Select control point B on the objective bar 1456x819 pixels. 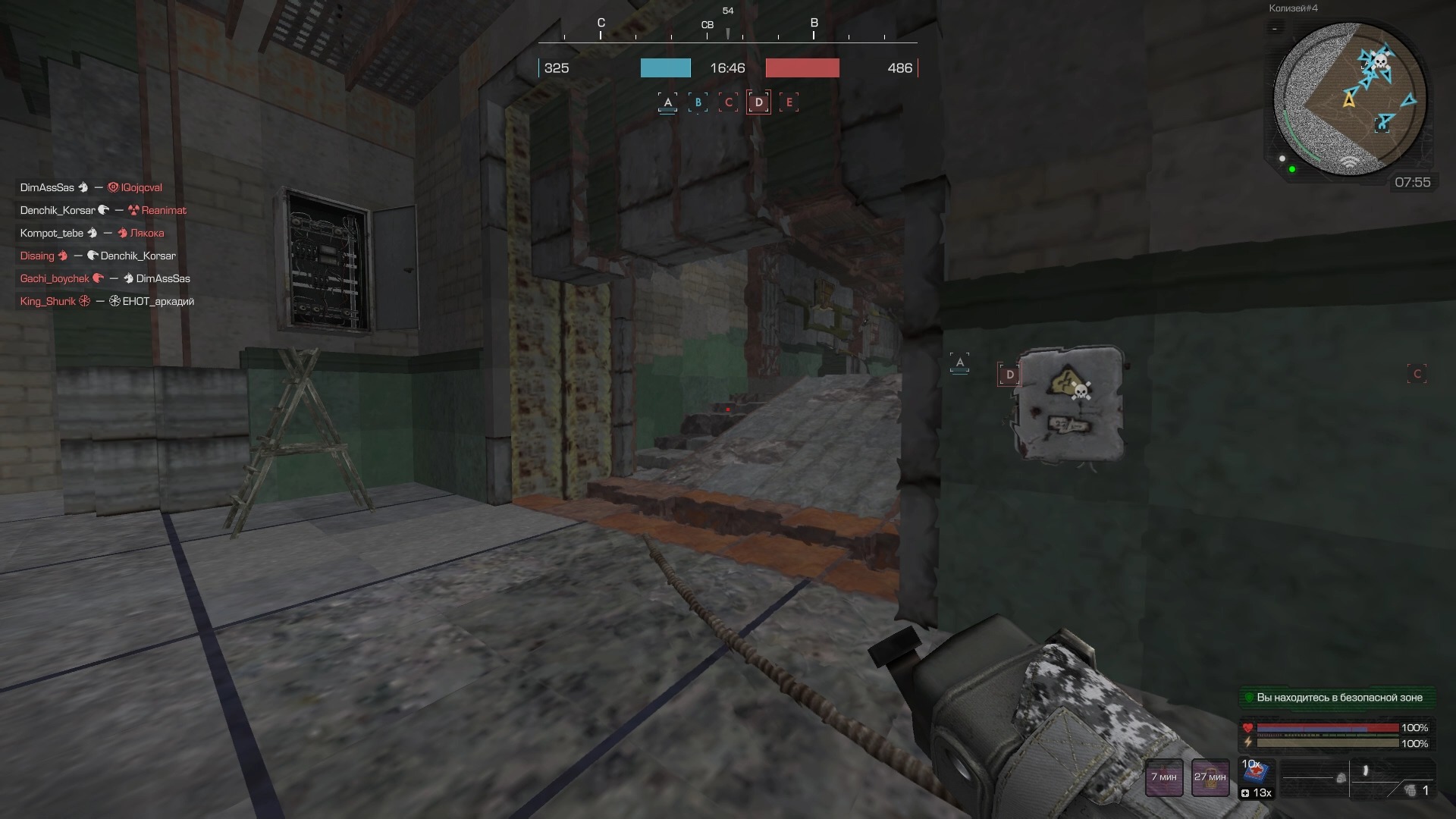(698, 101)
